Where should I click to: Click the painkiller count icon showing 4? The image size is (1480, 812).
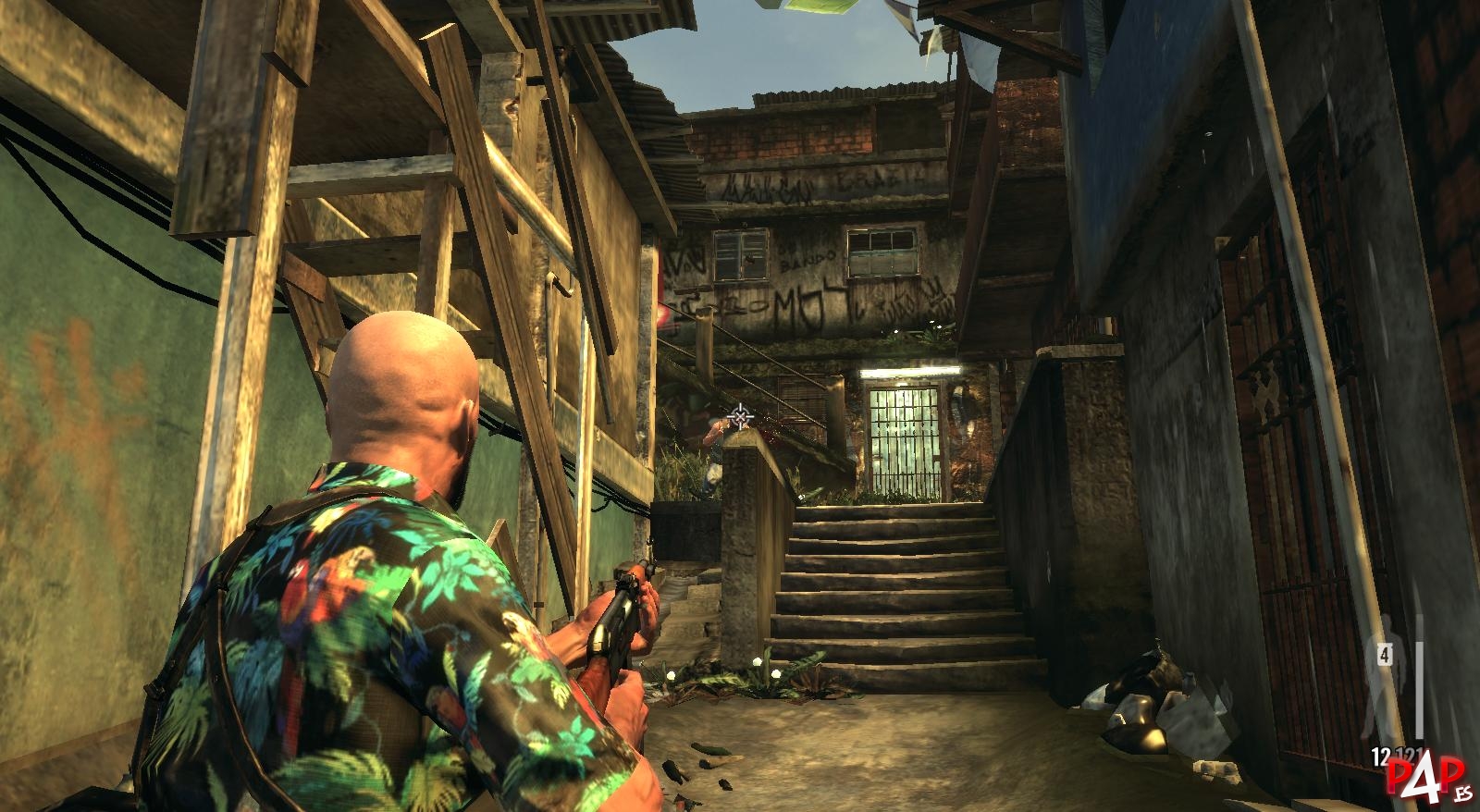click(1385, 655)
